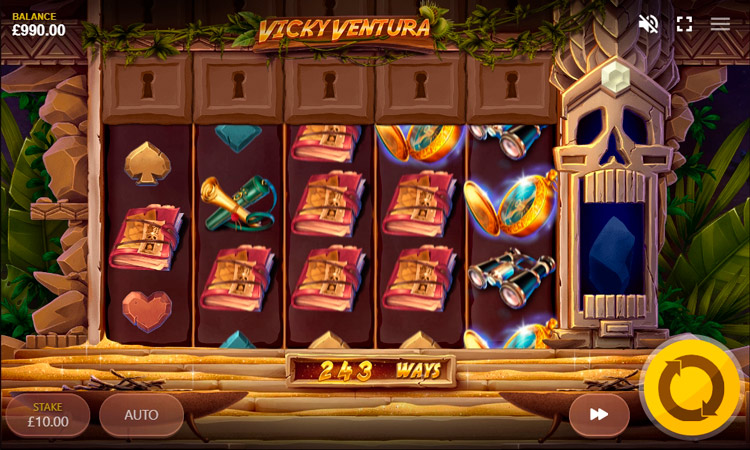This screenshot has width=750, height=450.
Task: Activate the fast-forward turbo button
Action: (x=599, y=414)
